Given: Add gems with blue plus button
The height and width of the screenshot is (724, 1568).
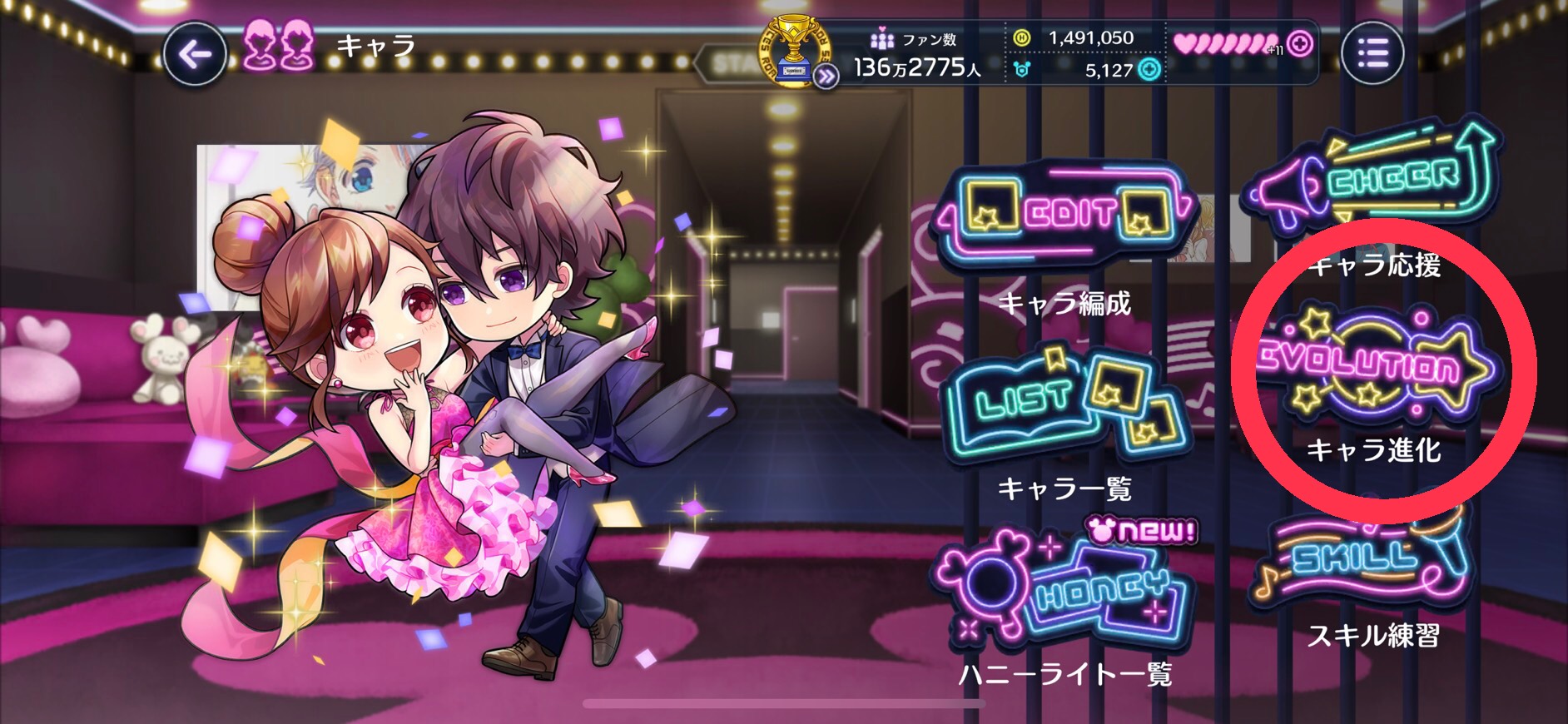Looking at the screenshot, I should click(1149, 70).
